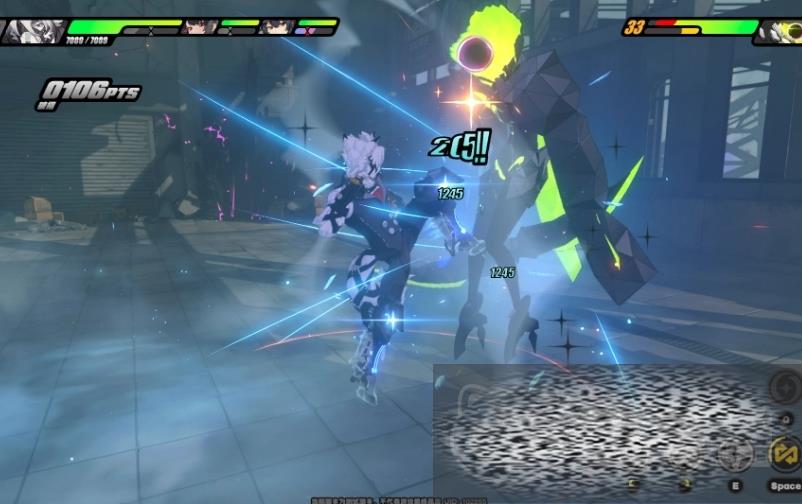Switch to the second squad member portrait
The image size is (802, 504).
click(201, 27)
